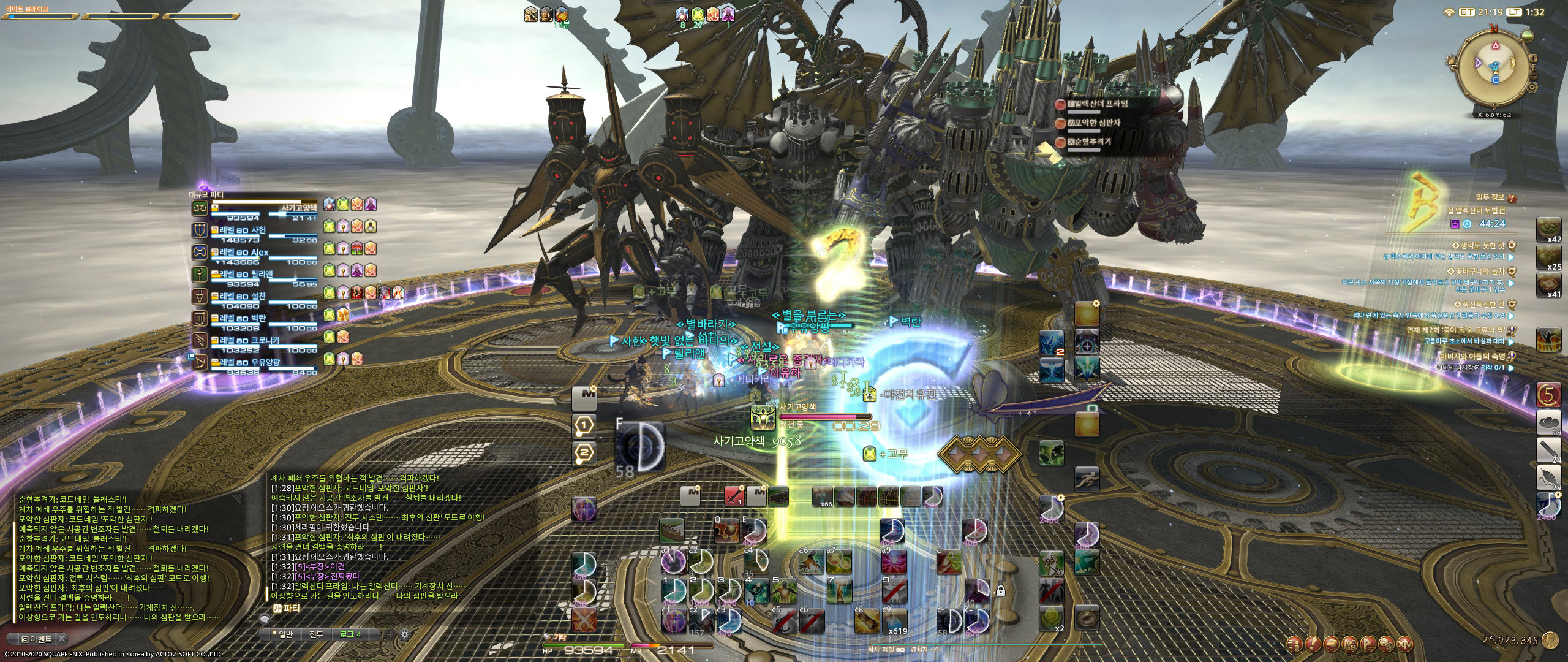This screenshot has width=1568, height=662.
Task: Open chat log settings gear
Action: click(x=404, y=634)
